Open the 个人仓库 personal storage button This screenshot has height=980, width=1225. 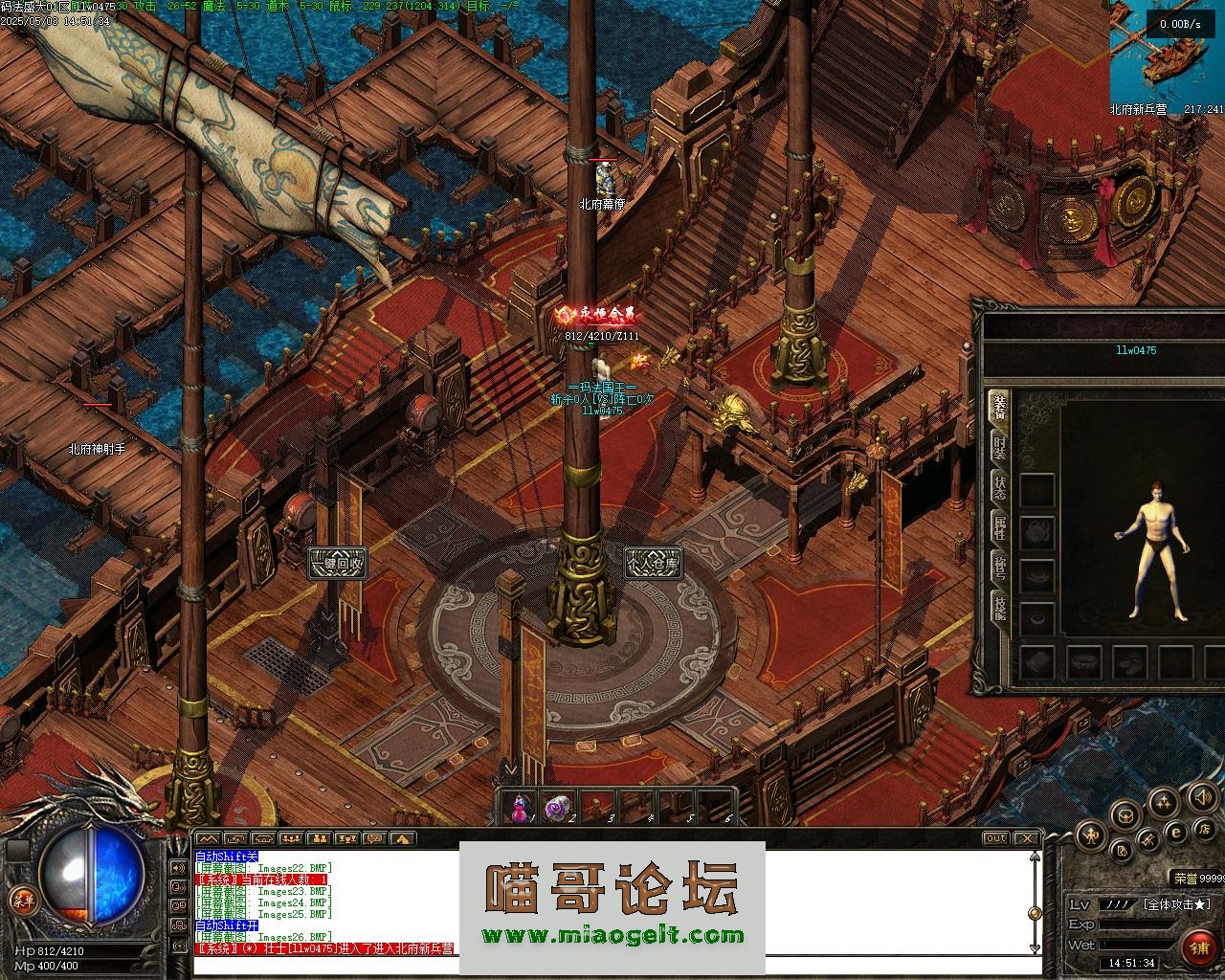tap(653, 563)
